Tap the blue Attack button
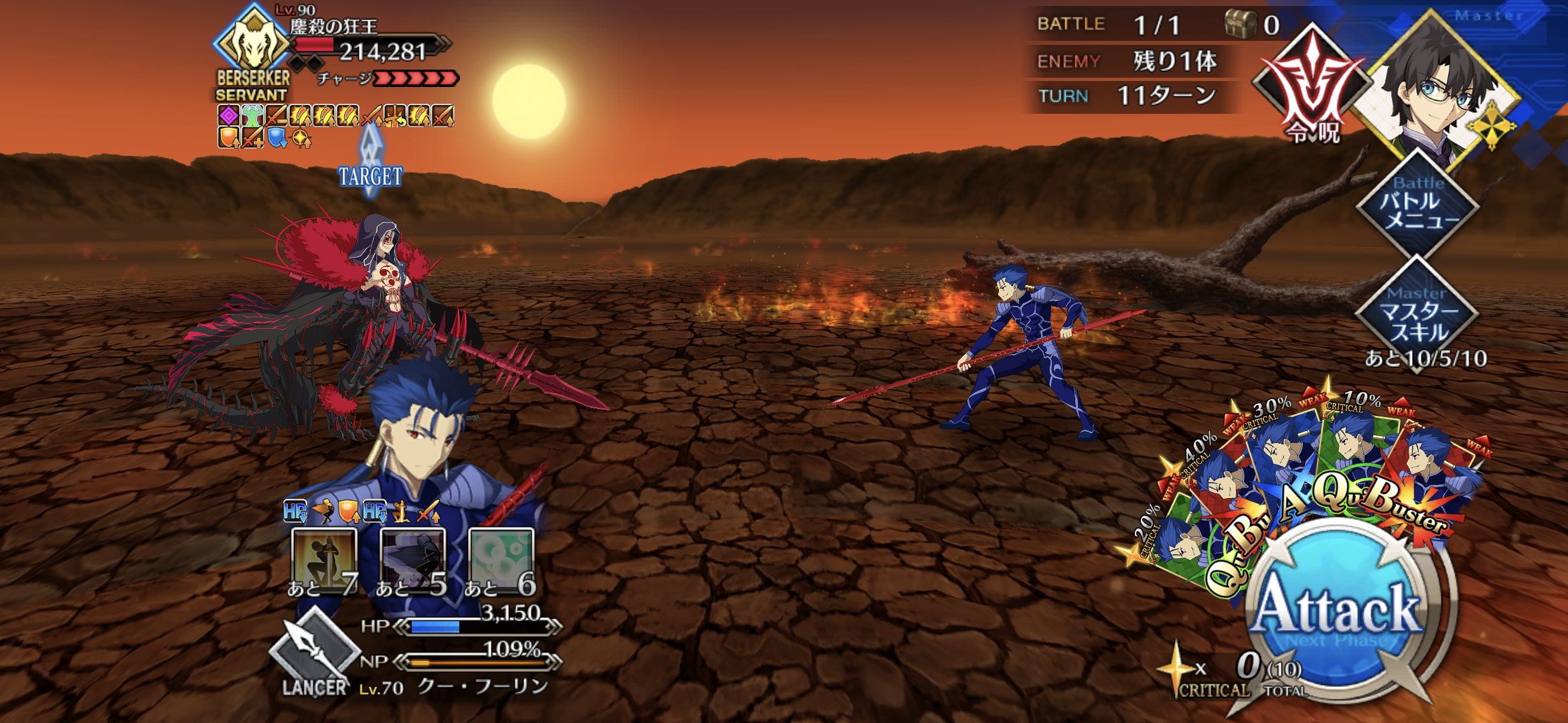1568x723 pixels. (1337, 609)
